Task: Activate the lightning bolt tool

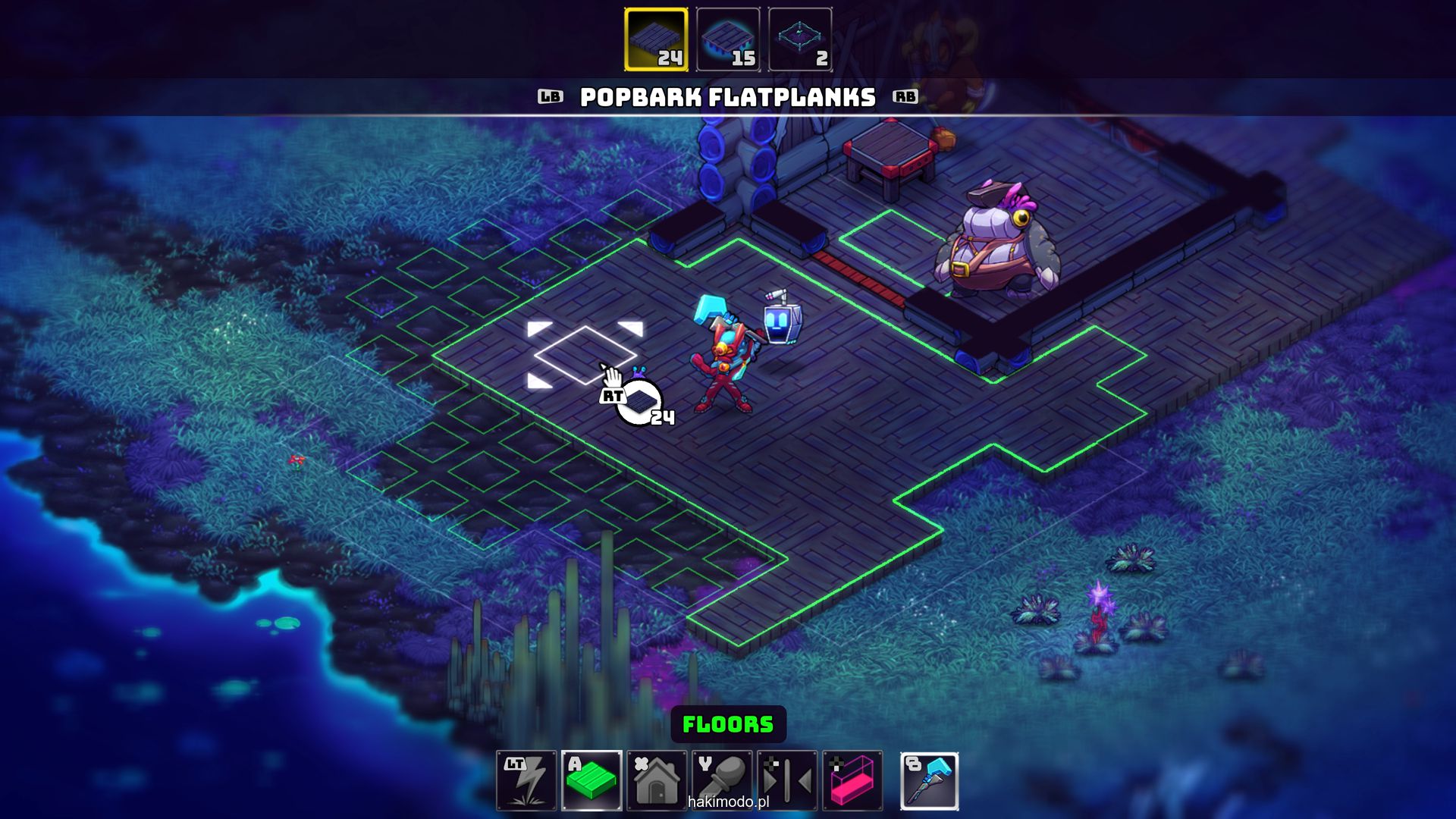Action: (x=526, y=780)
